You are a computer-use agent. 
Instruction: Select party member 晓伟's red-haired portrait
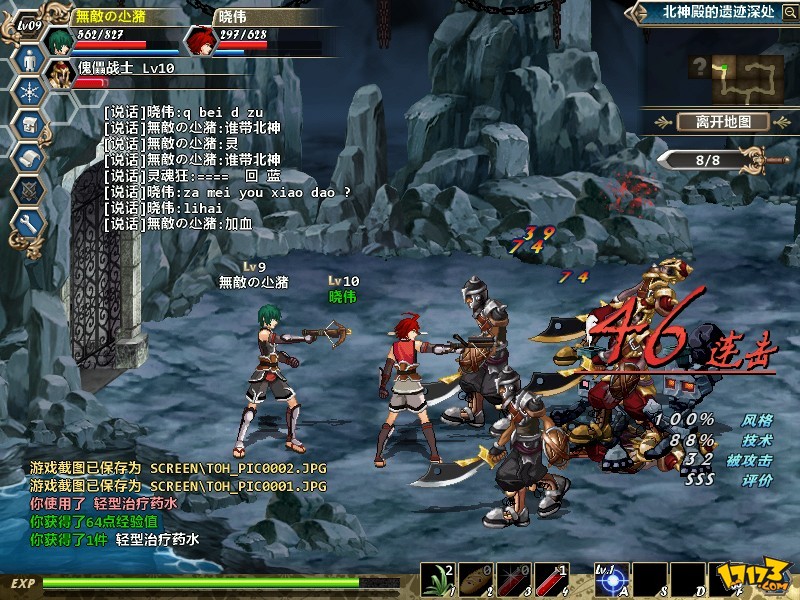click(201, 40)
